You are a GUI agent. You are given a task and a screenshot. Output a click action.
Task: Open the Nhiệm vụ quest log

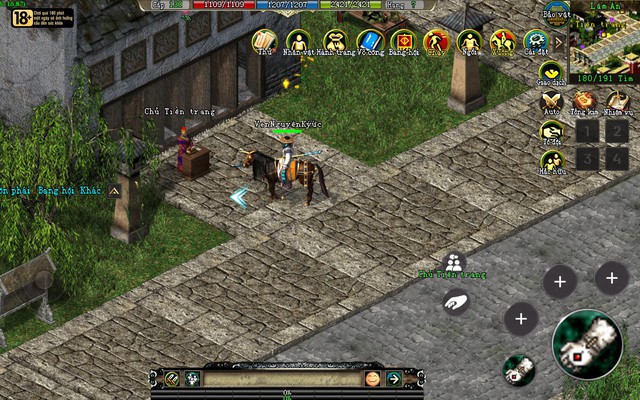tap(616, 101)
